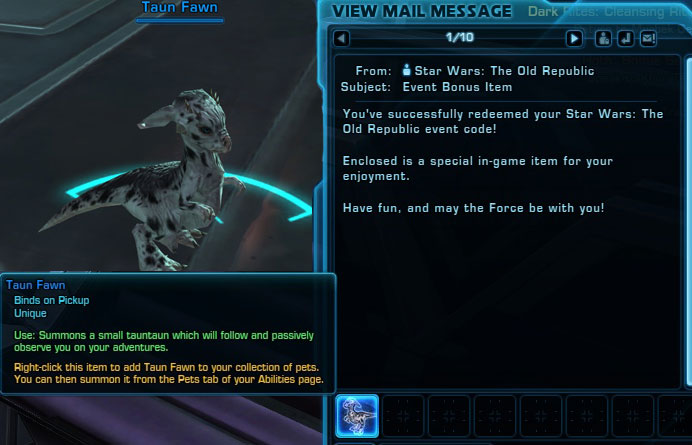692x445 pixels.
Task: Click the reply arrow icon button
Action: click(x=625, y=39)
